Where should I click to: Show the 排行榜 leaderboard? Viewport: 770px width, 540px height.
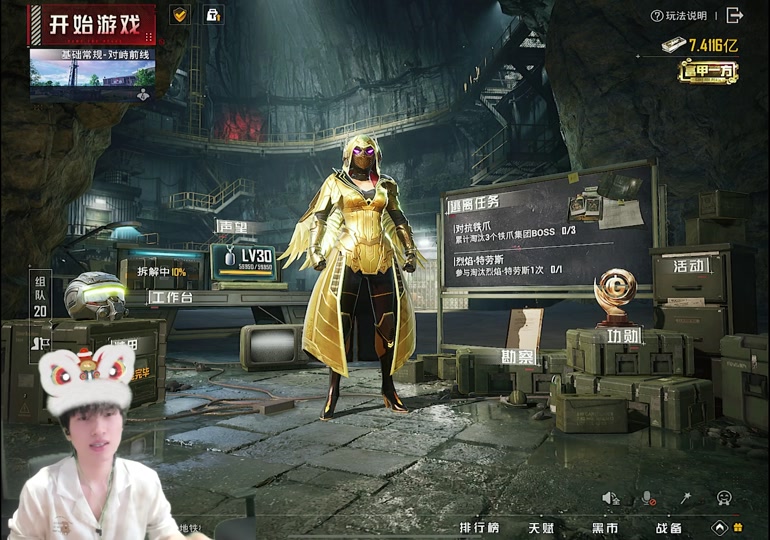click(x=479, y=527)
